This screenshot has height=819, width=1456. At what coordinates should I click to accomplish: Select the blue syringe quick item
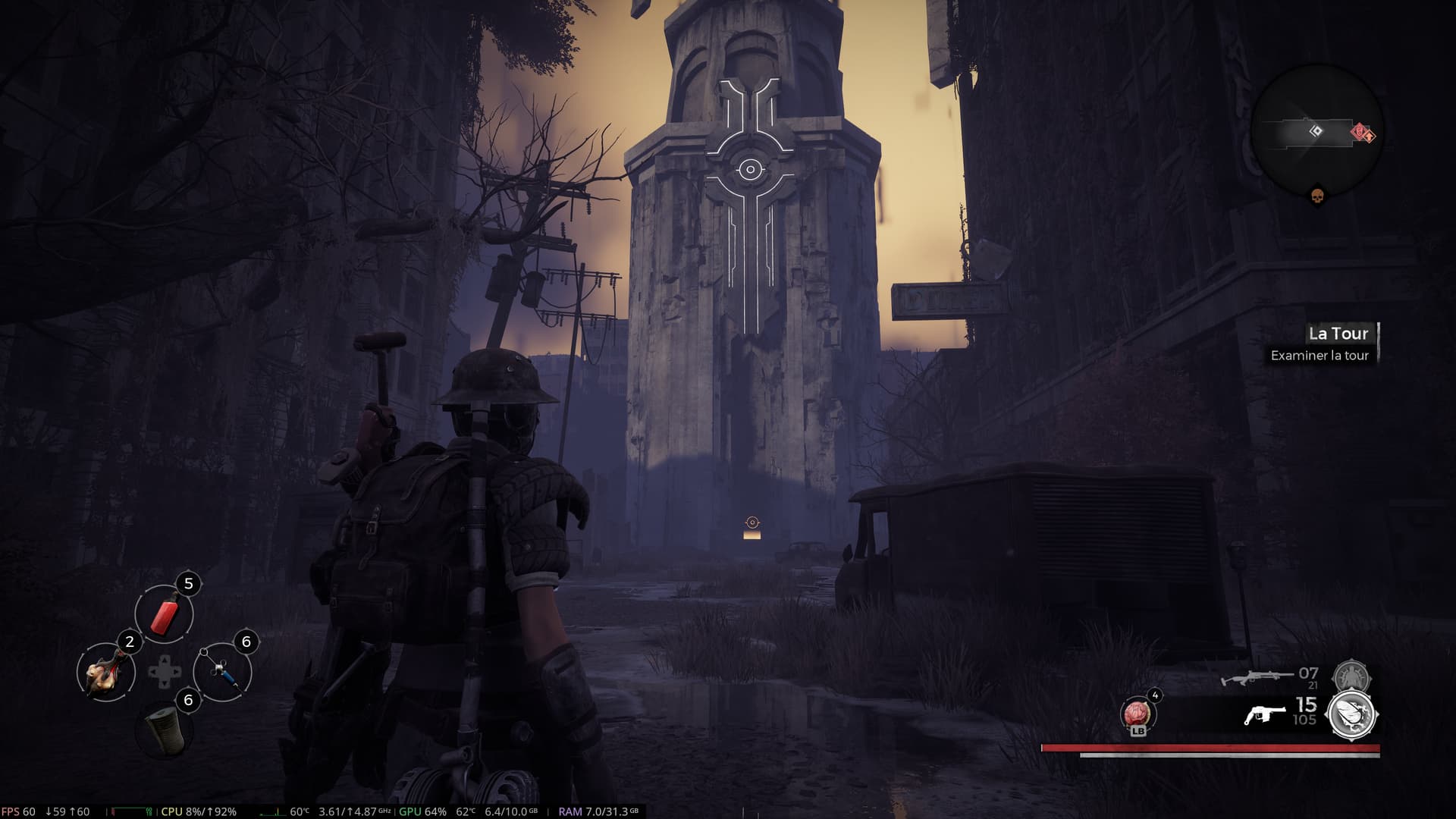point(222,672)
